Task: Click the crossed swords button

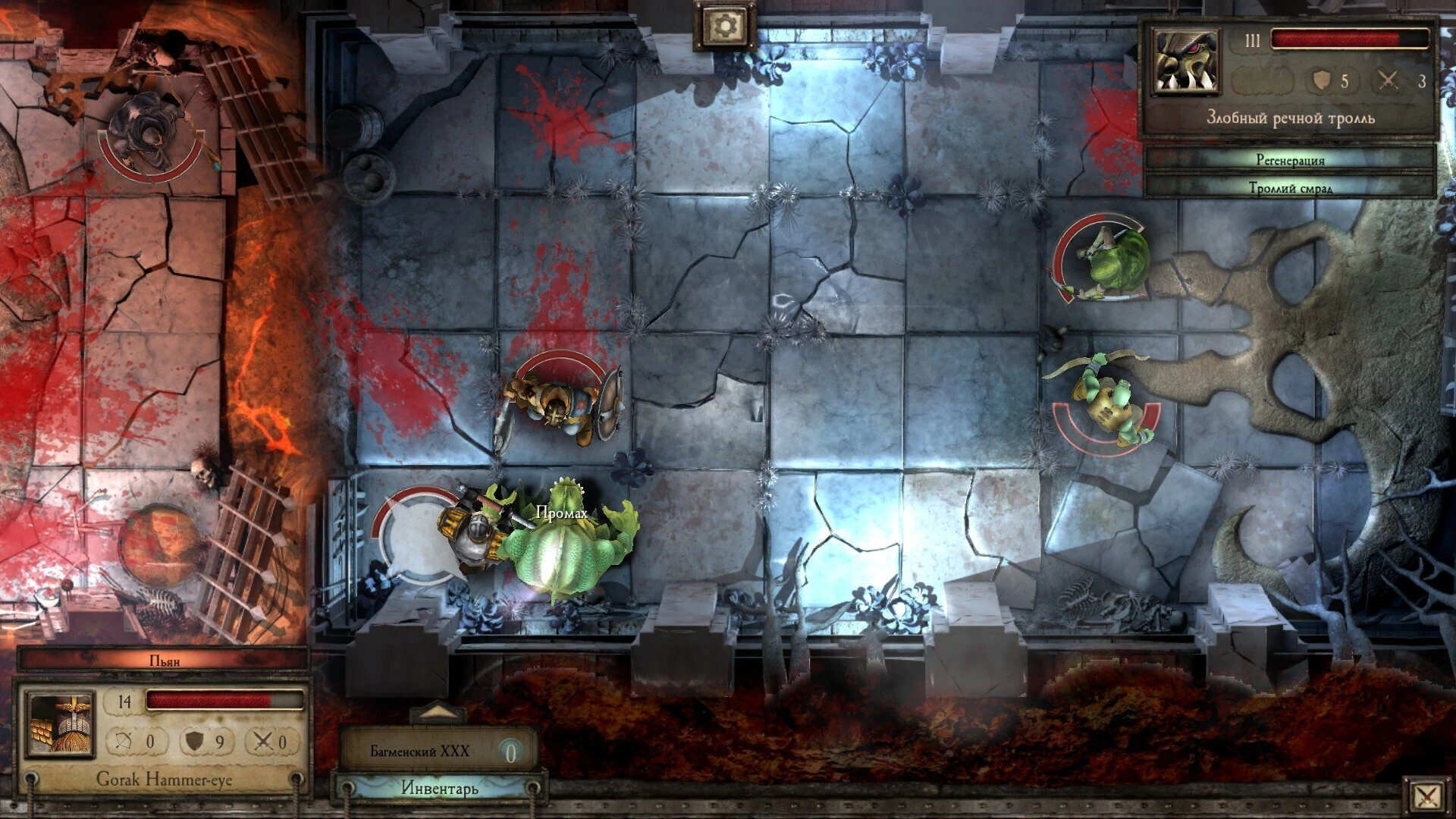Action: (x=1426, y=796)
